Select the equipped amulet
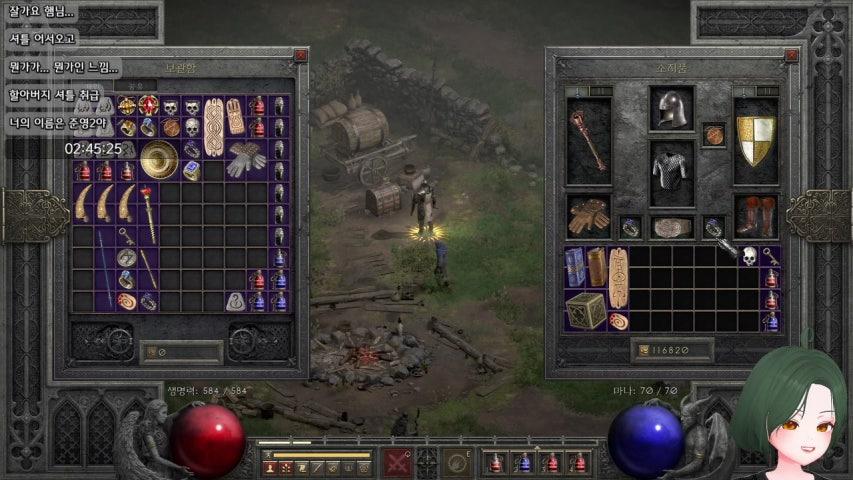Image resolution: width=853 pixels, height=480 pixels. pos(713,134)
